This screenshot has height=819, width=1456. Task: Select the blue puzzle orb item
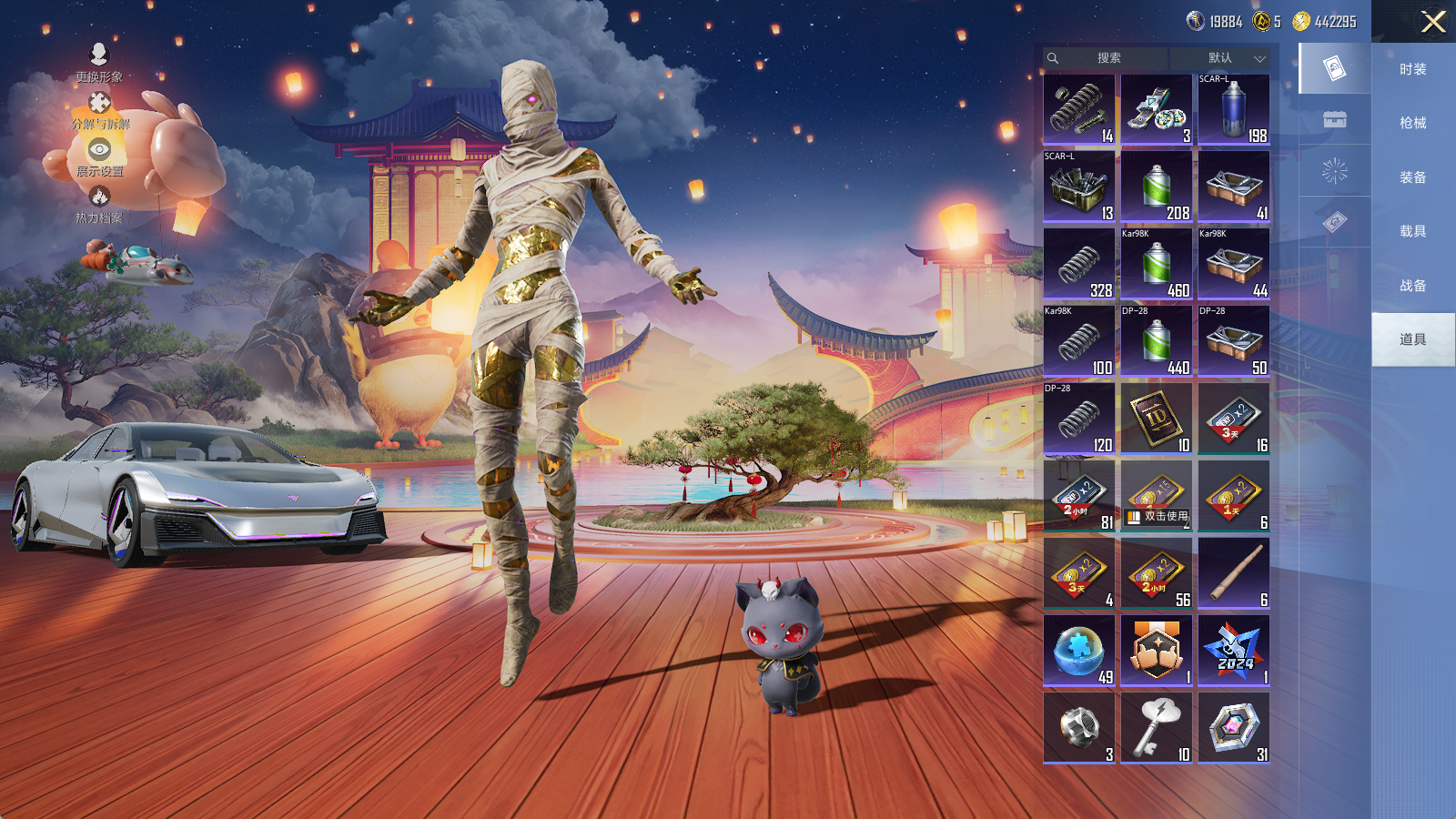[1078, 651]
